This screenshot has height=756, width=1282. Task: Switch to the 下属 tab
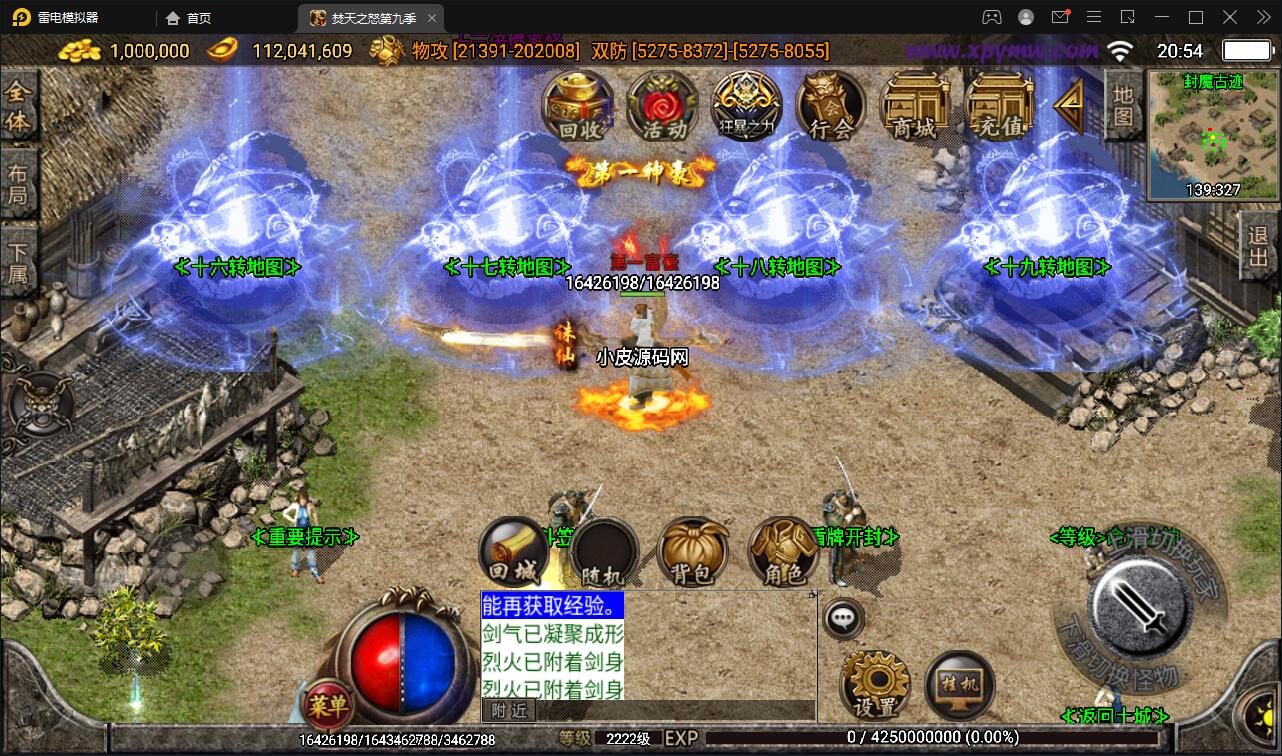pos(19,261)
